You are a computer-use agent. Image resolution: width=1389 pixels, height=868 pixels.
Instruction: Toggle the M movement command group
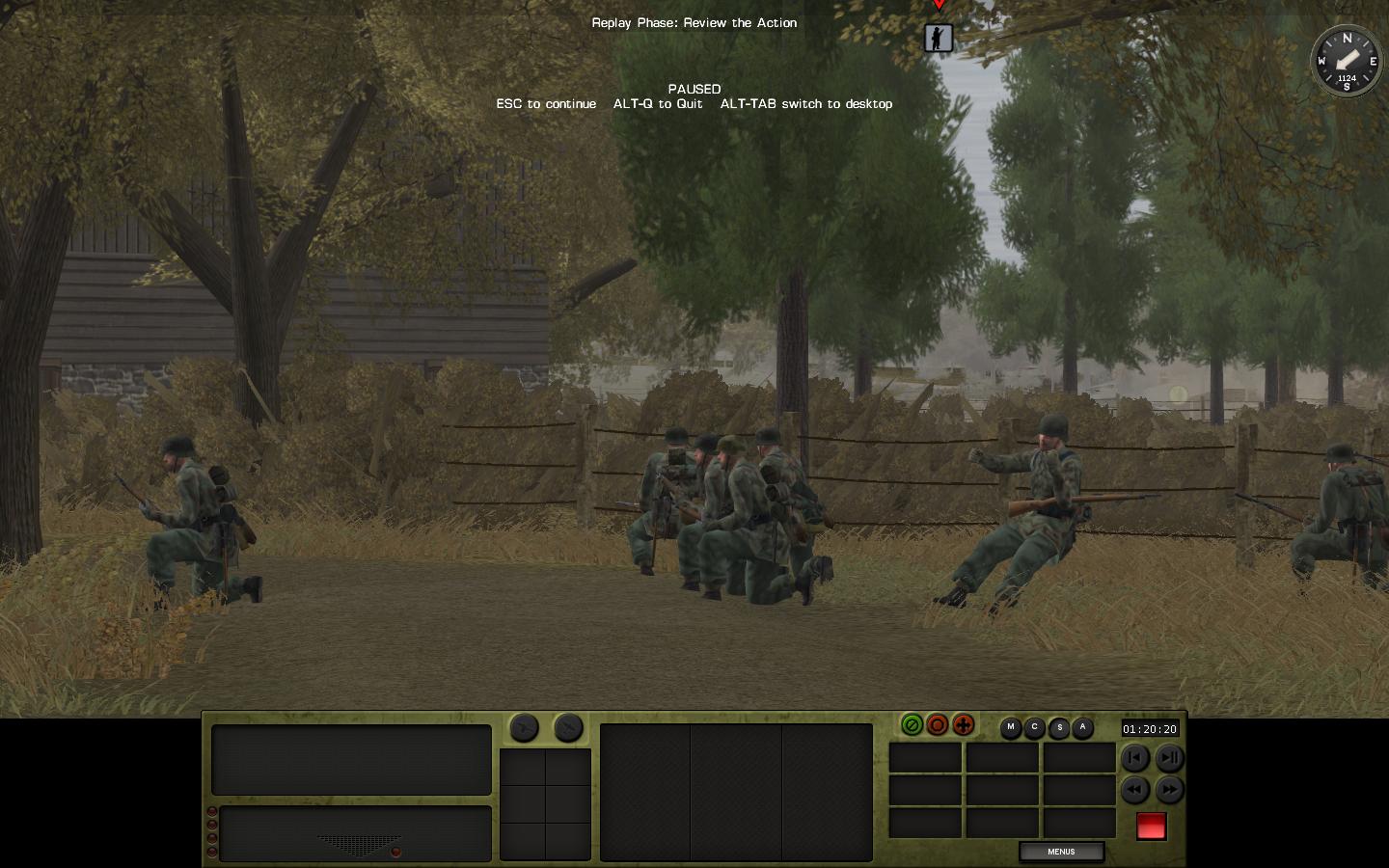[x=1011, y=729]
